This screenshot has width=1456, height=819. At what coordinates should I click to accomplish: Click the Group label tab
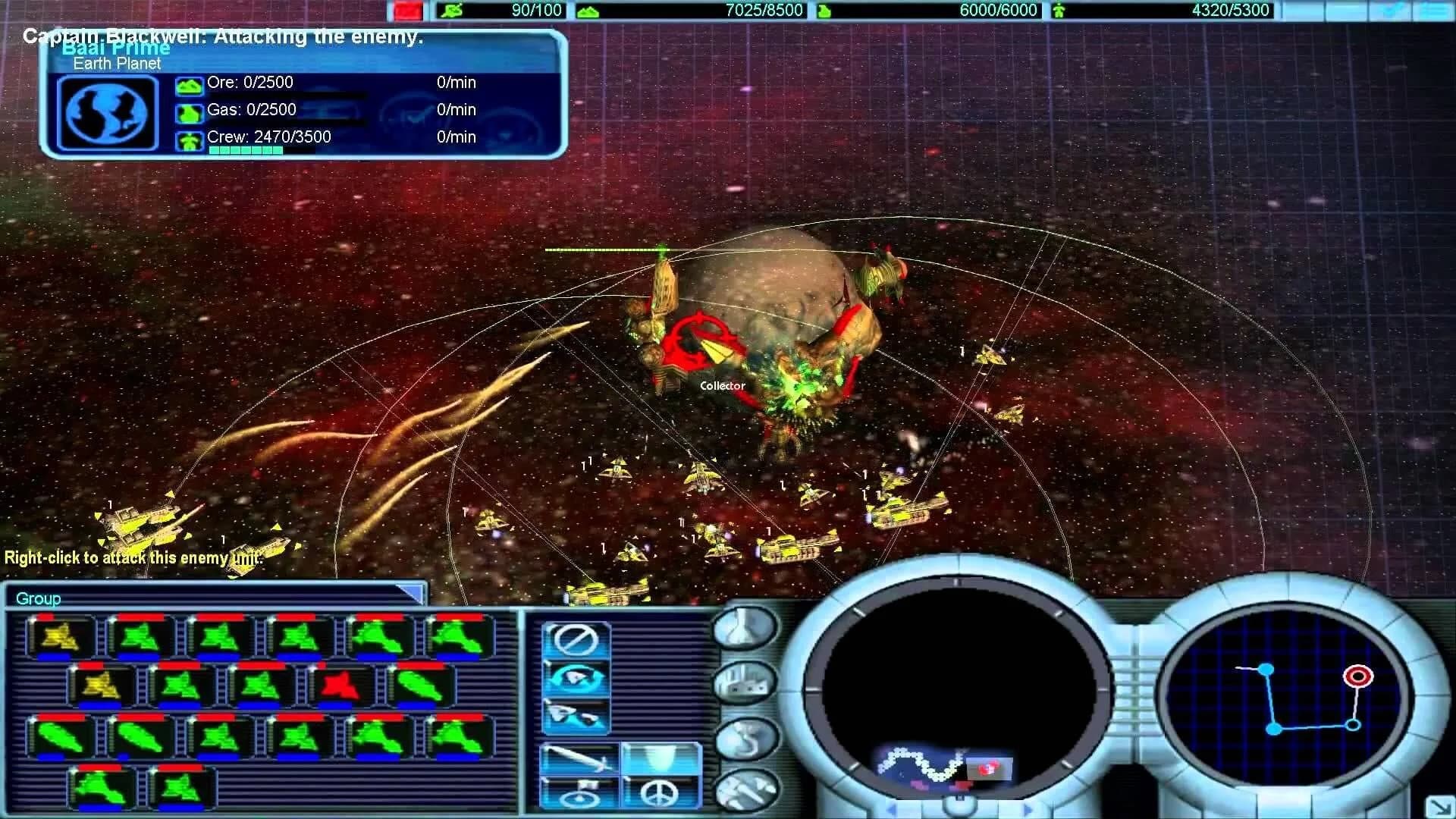coord(36,598)
